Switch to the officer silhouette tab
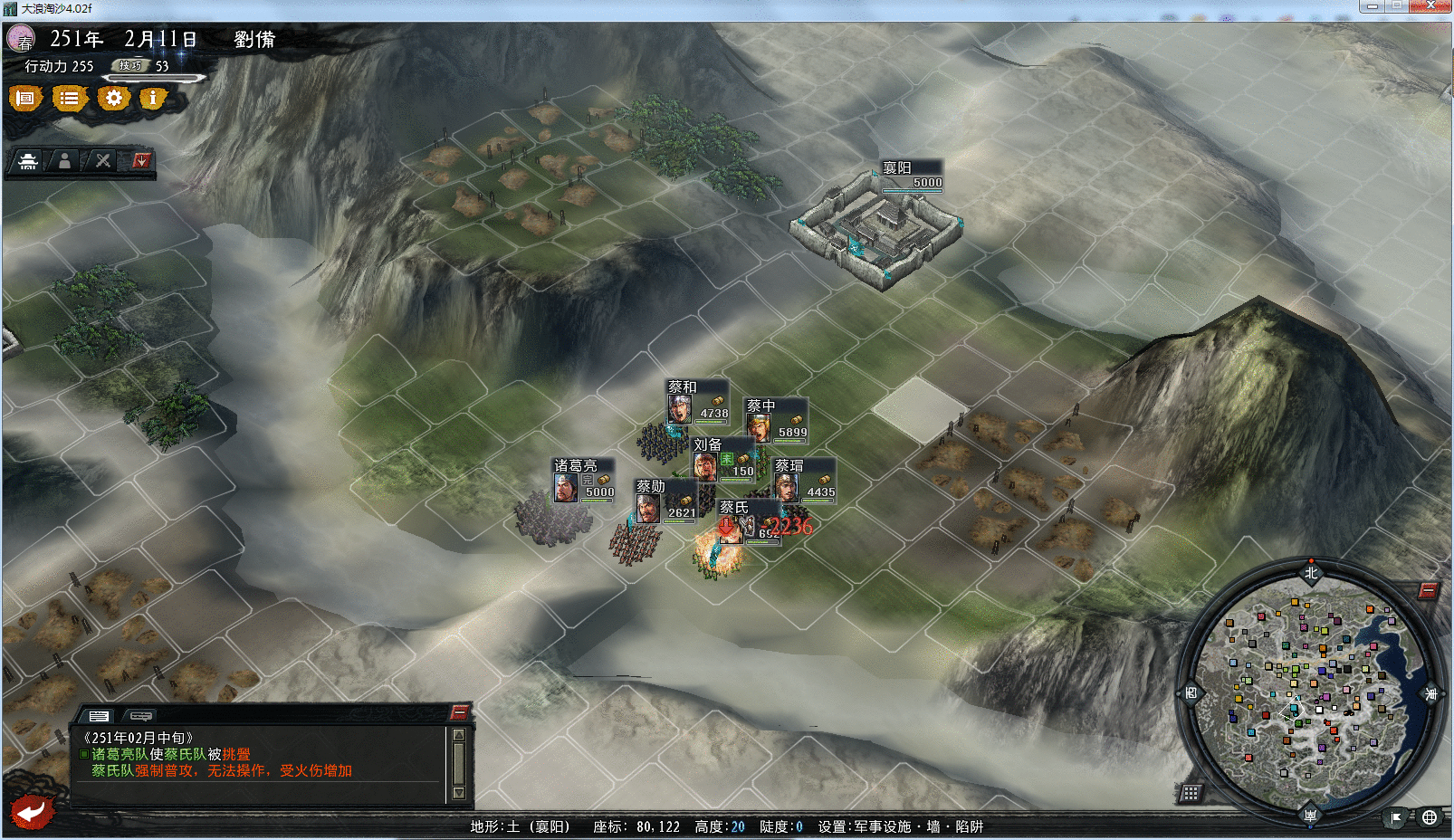 [x=64, y=161]
